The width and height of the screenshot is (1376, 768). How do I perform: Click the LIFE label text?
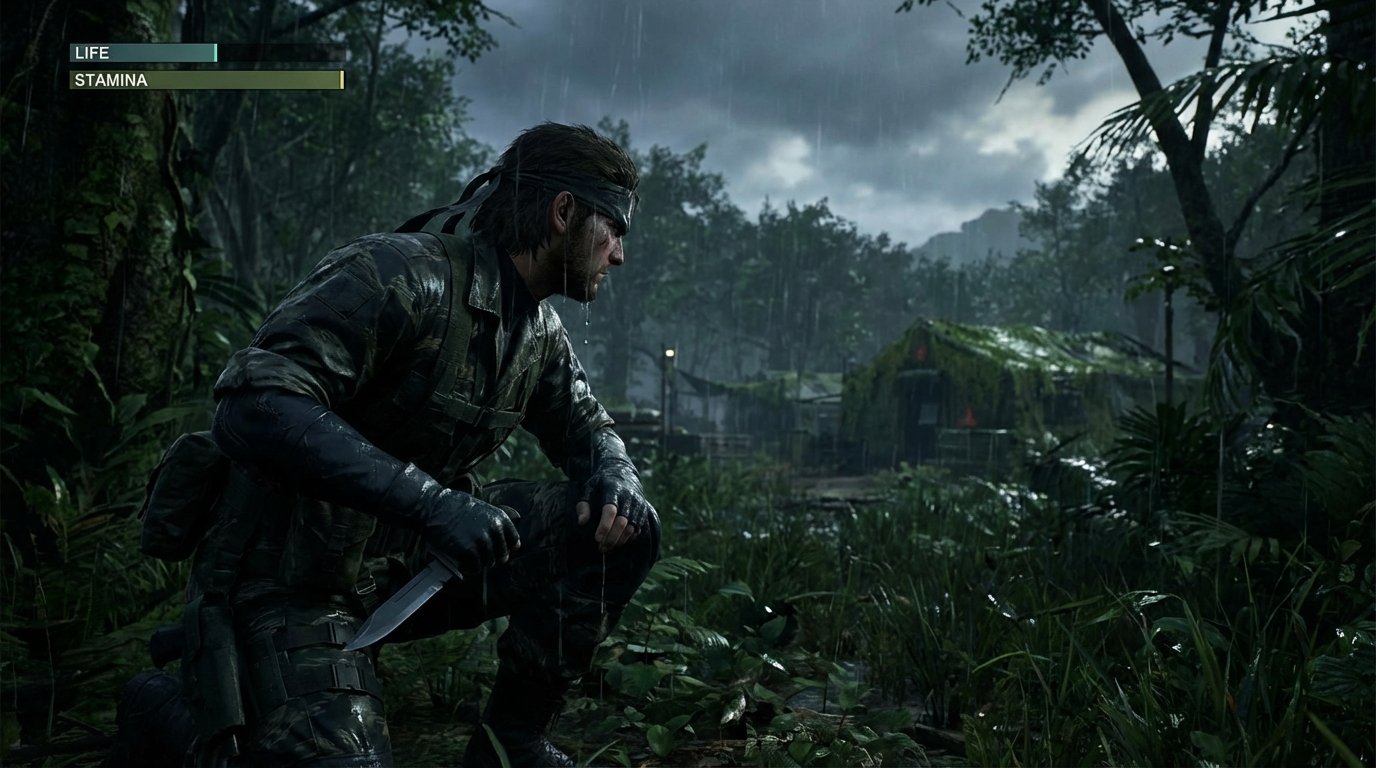pos(92,52)
